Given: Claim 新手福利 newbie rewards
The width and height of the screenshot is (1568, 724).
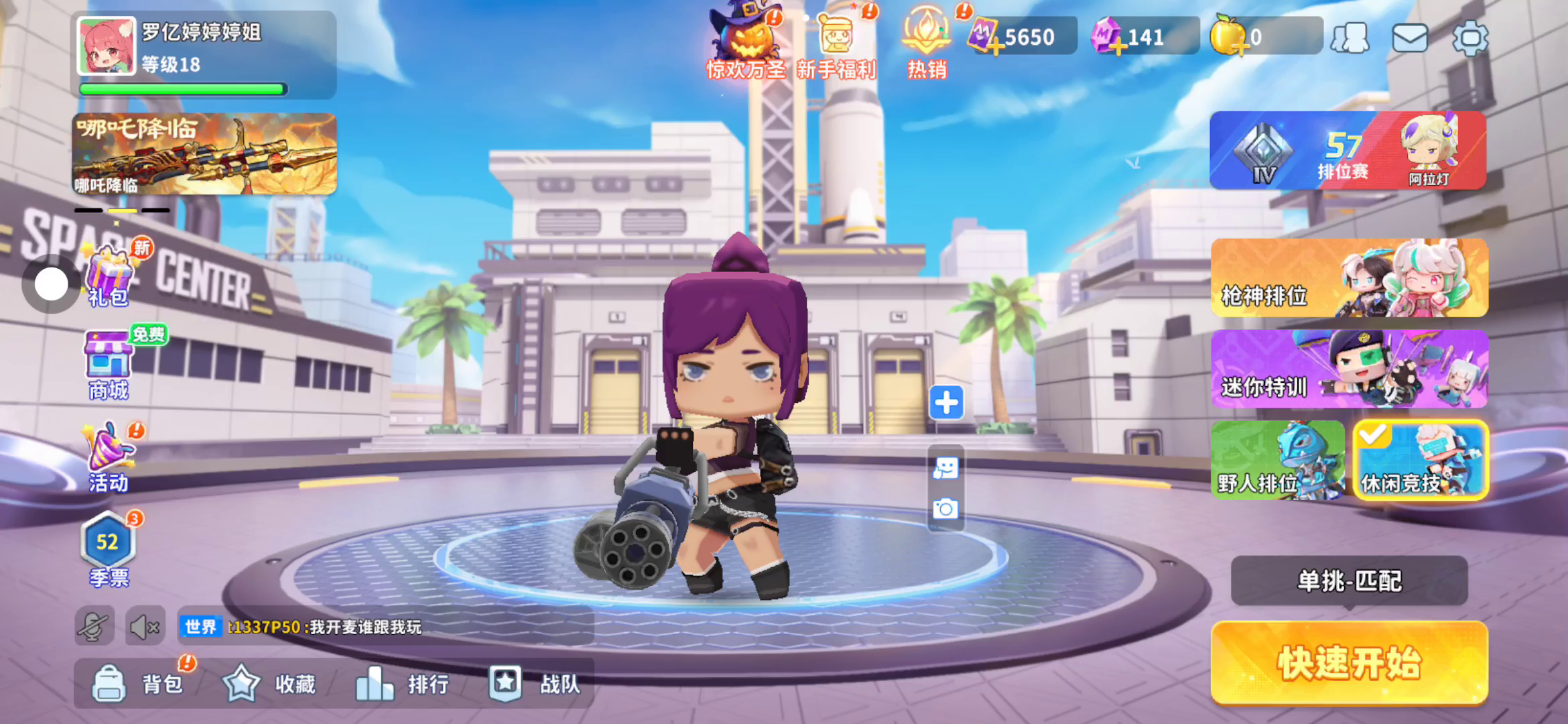Looking at the screenshot, I should coord(836,42).
